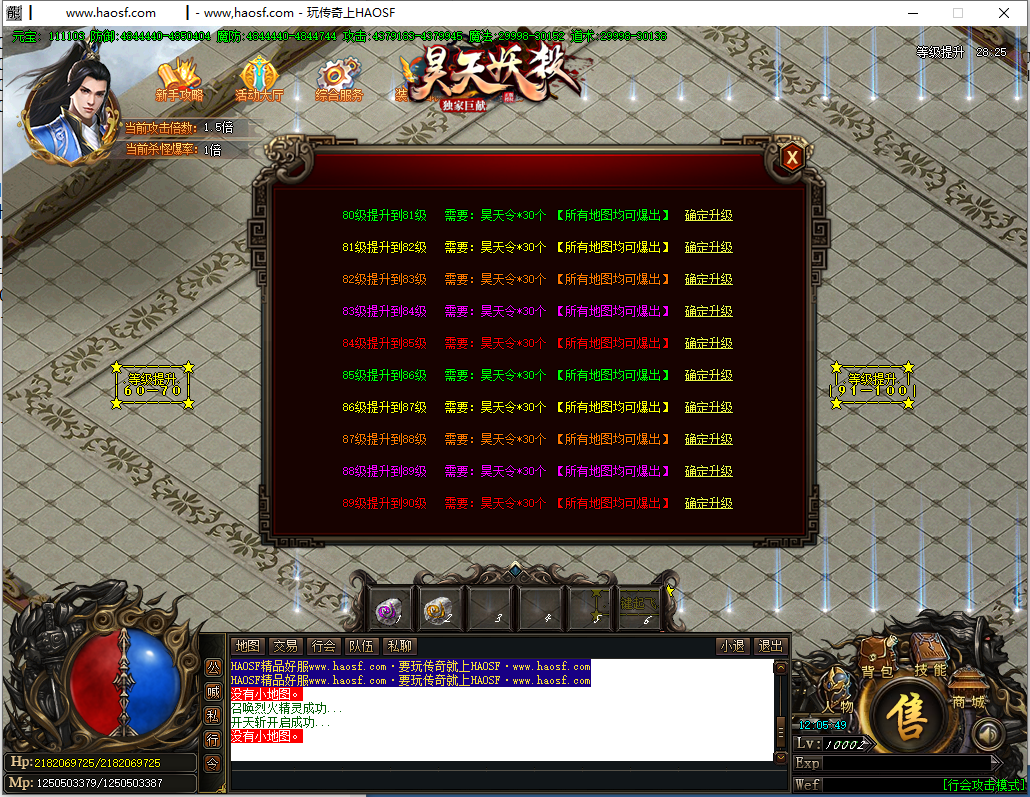Close the level upgrade dialog
The image size is (1030, 797).
791,157
